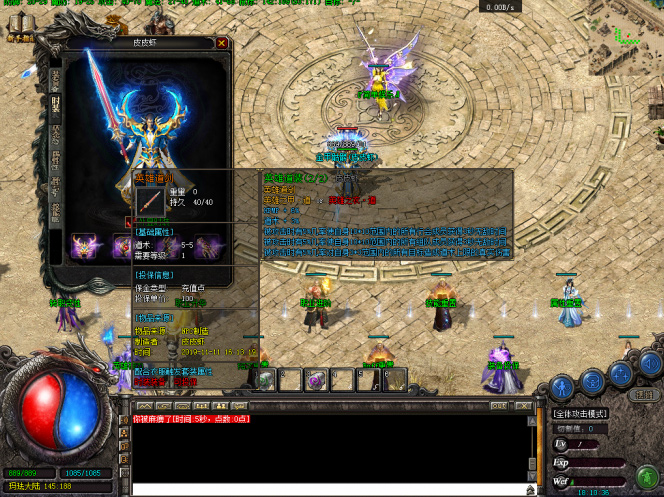
Task: Click the green round button at bottom right
Action: tap(646, 474)
